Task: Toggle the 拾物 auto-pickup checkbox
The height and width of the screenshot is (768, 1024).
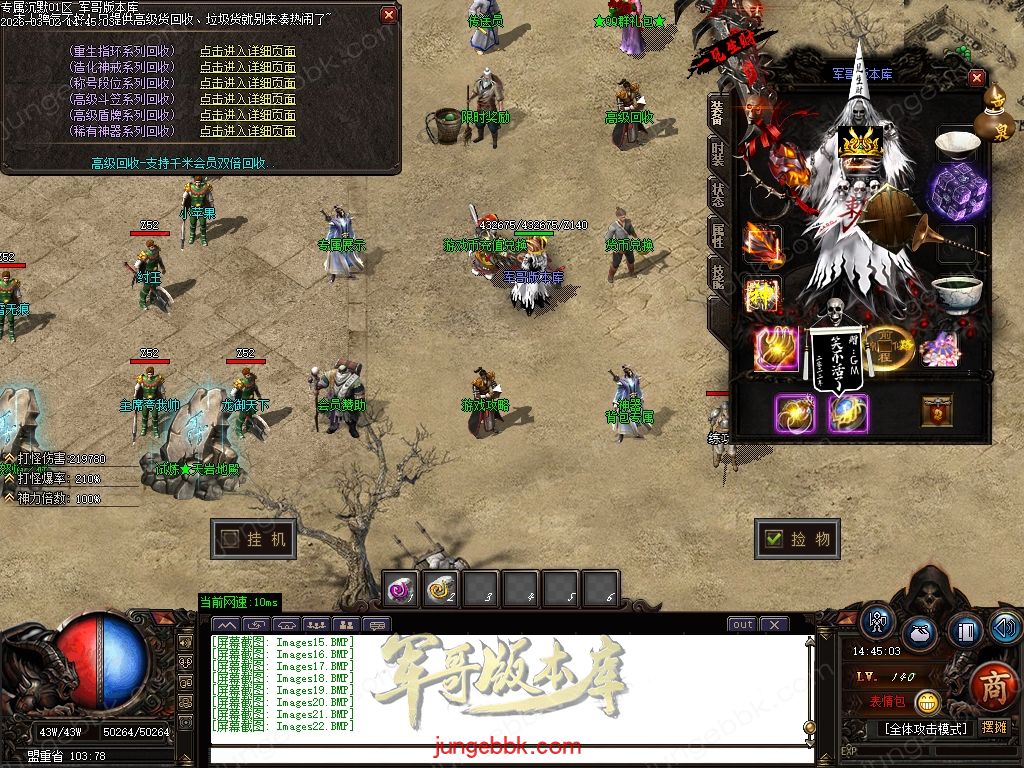Action: 773,539
